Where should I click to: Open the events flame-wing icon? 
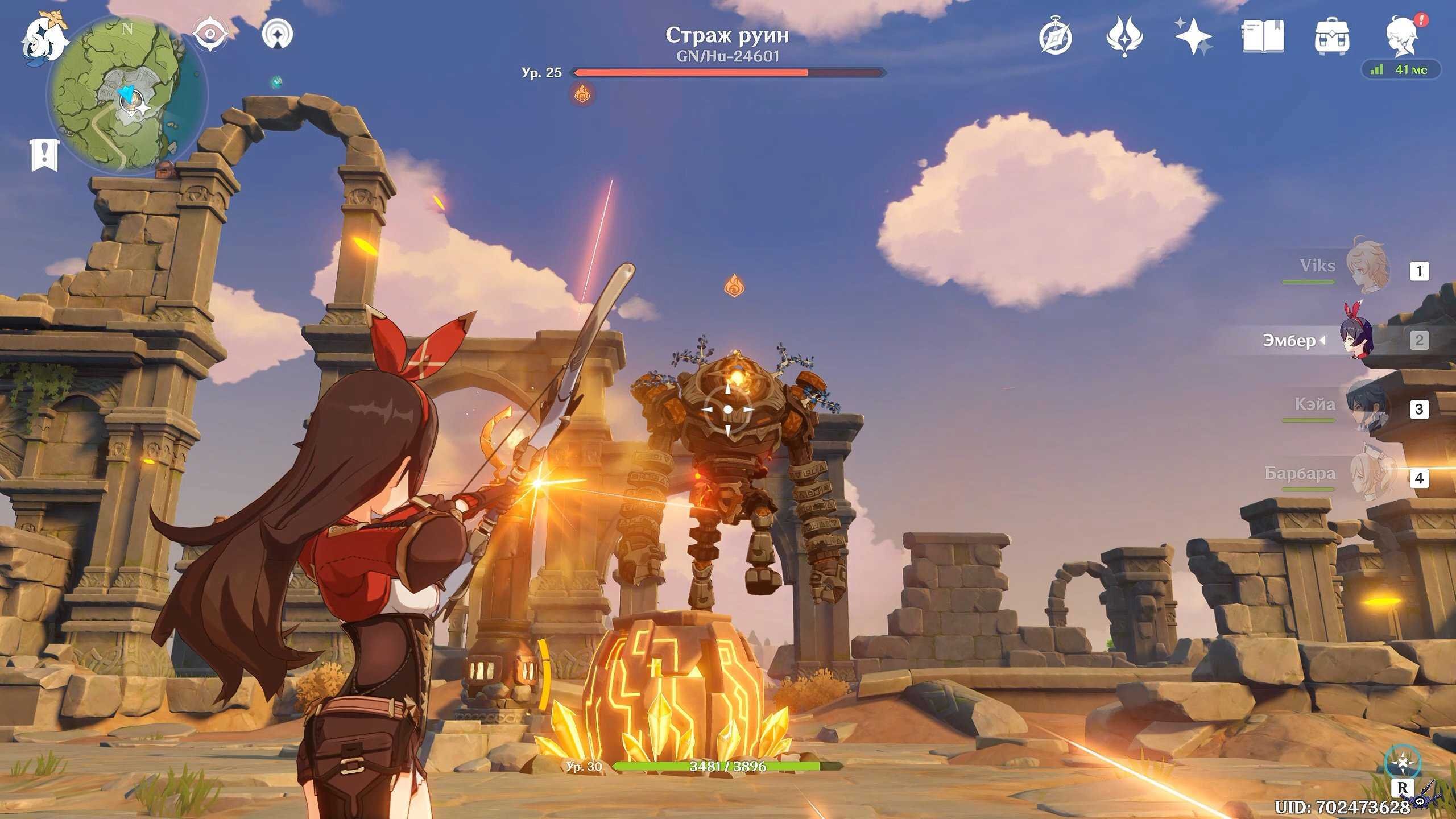tap(1124, 38)
